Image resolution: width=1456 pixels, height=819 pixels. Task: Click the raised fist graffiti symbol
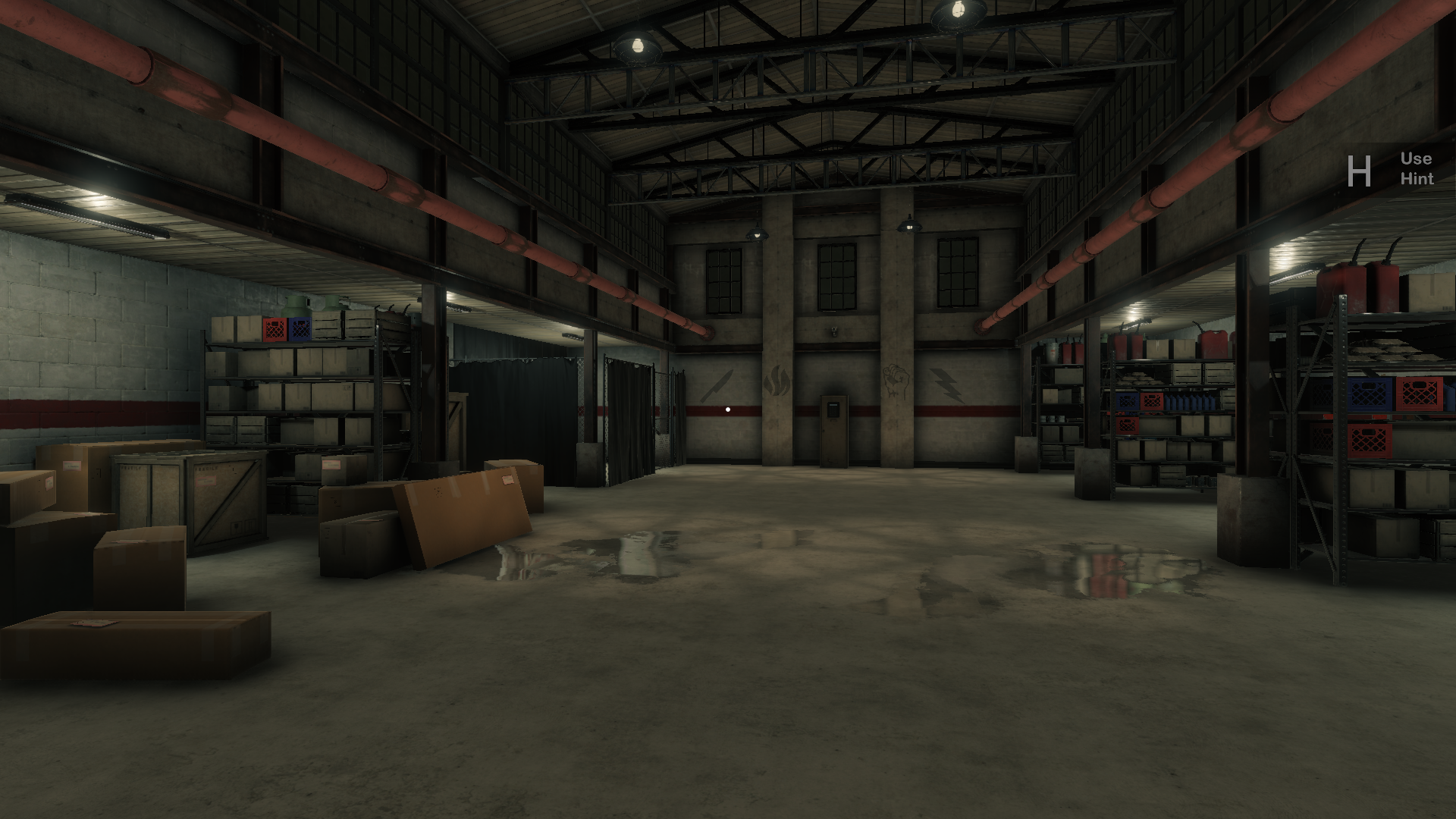[x=895, y=381]
